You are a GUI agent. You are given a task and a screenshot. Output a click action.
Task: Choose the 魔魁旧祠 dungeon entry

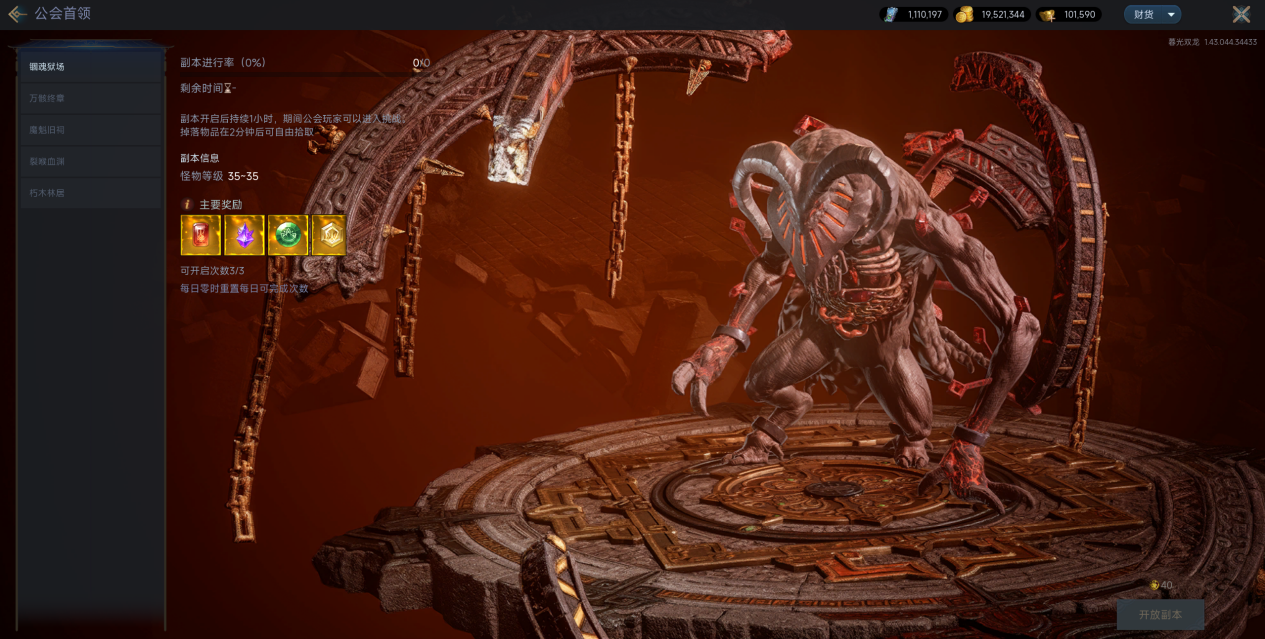[x=90, y=130]
